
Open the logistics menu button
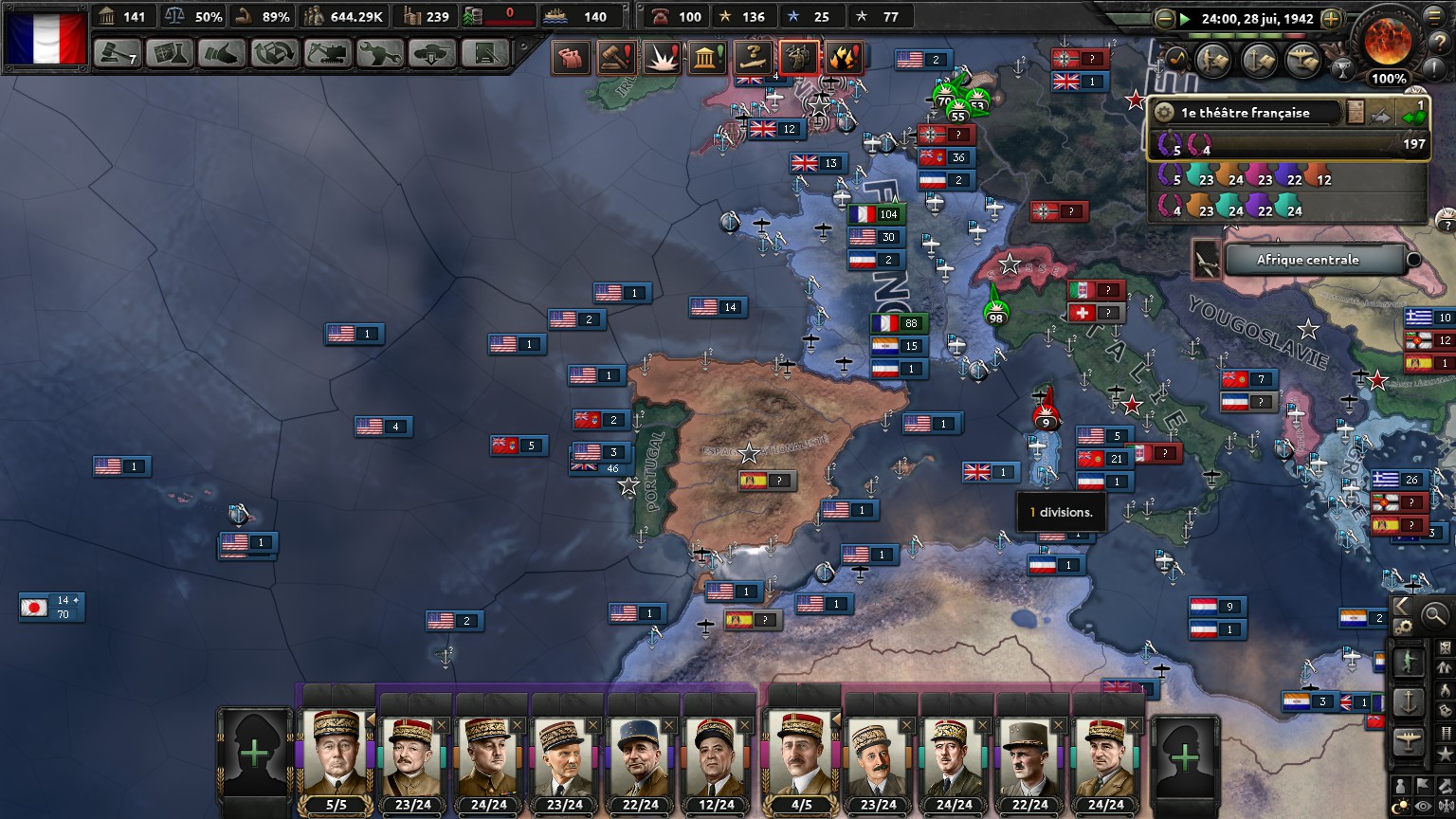(485, 53)
